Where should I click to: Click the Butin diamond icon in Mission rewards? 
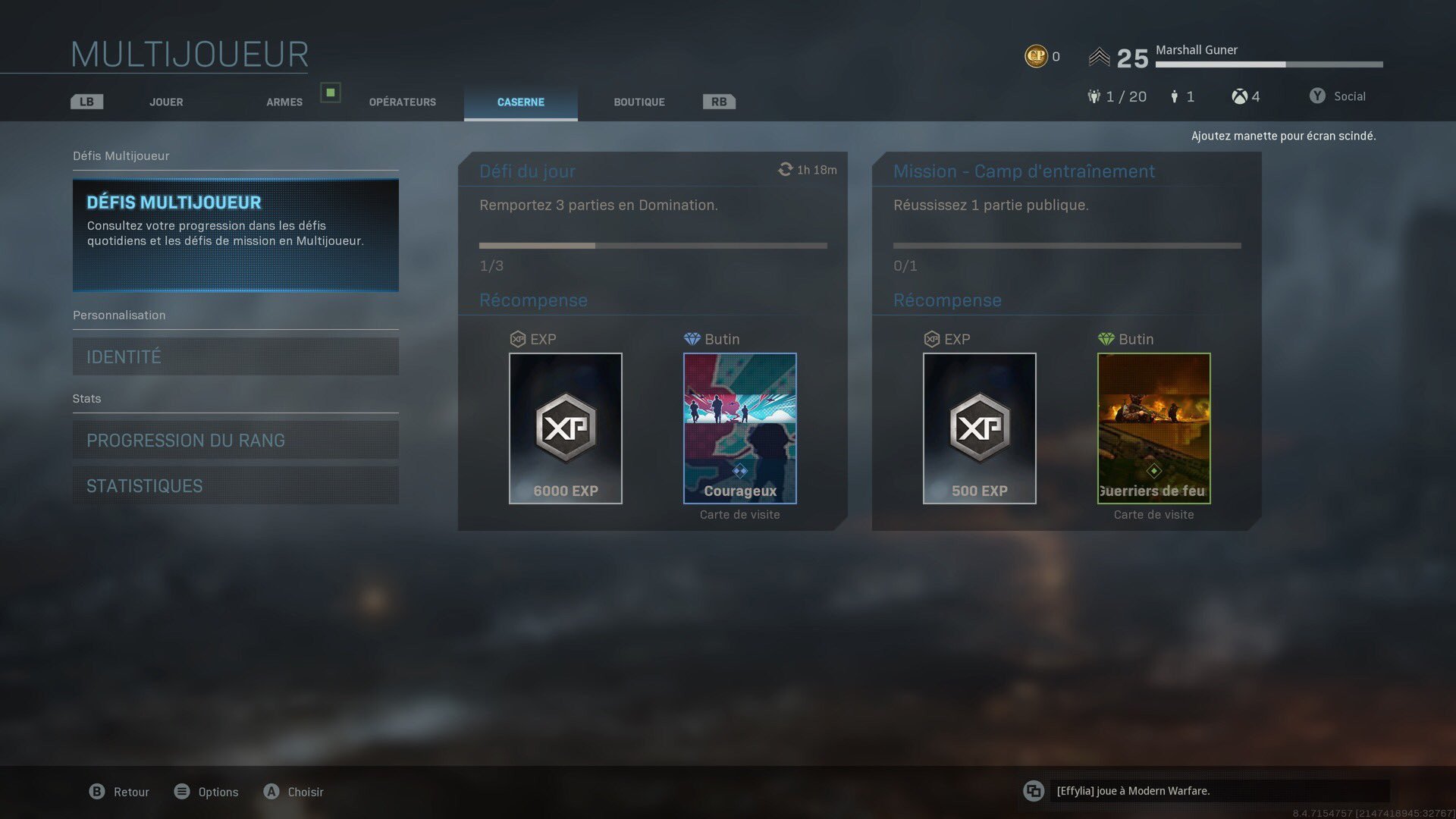tap(1106, 339)
